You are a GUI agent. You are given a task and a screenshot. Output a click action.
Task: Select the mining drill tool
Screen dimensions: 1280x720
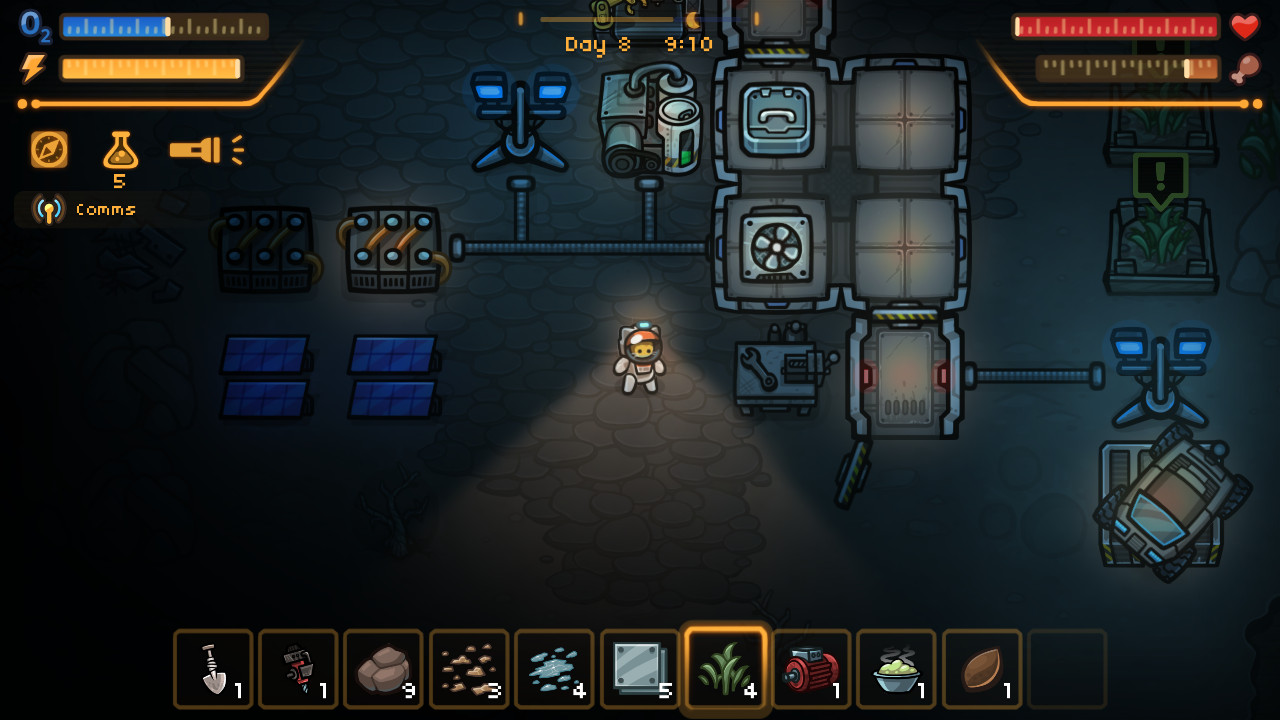297,668
